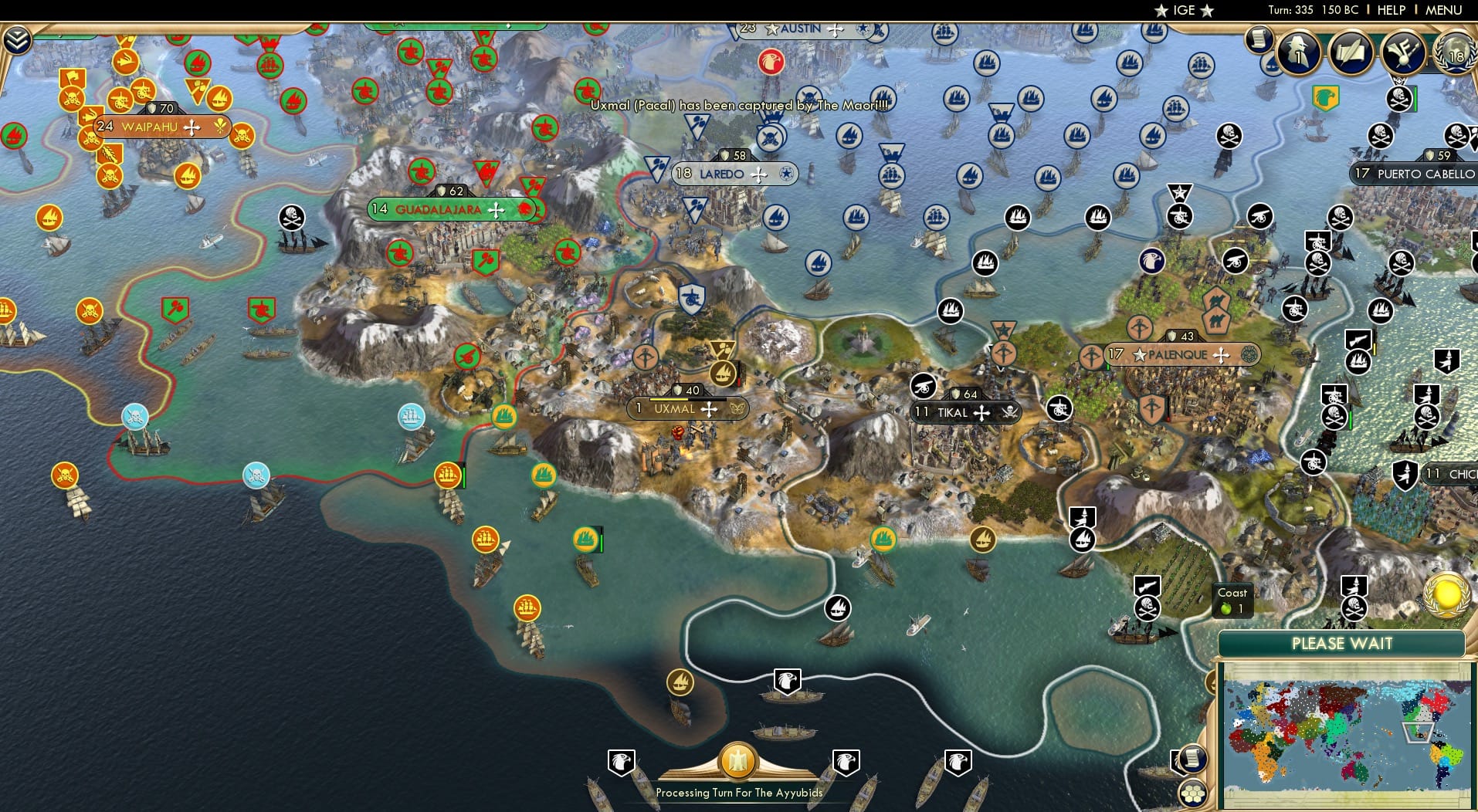This screenshot has height=812, width=1478.
Task: Toggle the hex grid button below the minimap
Action: tap(1194, 793)
